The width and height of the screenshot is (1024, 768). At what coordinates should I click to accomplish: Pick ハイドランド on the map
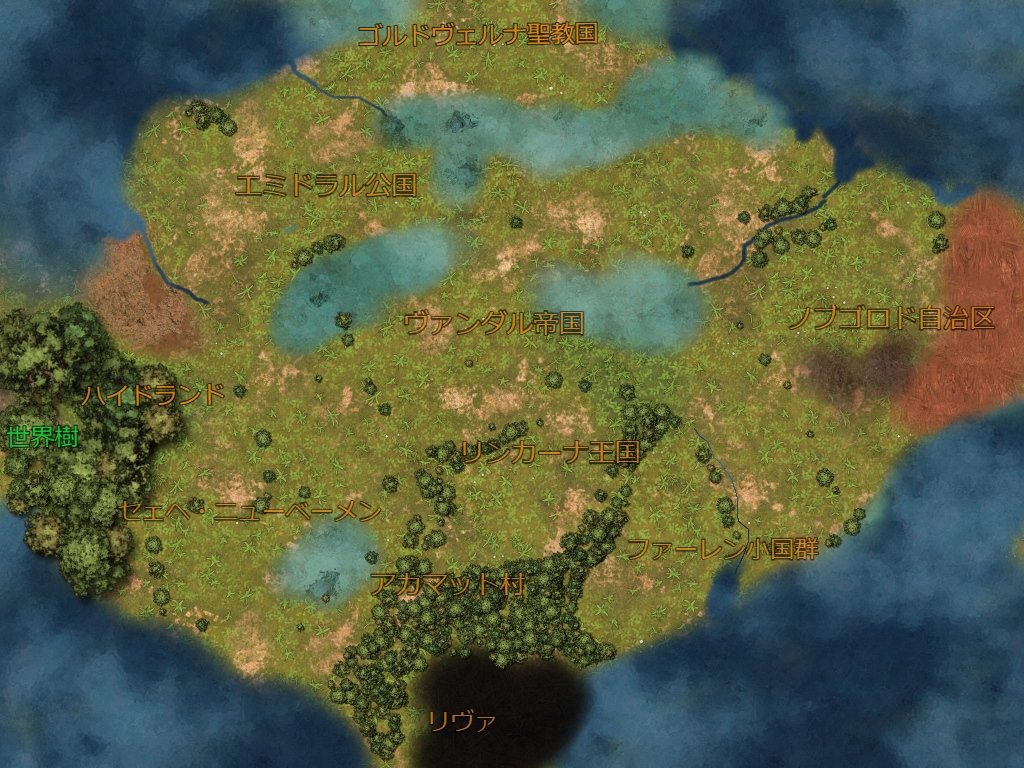click(x=153, y=394)
